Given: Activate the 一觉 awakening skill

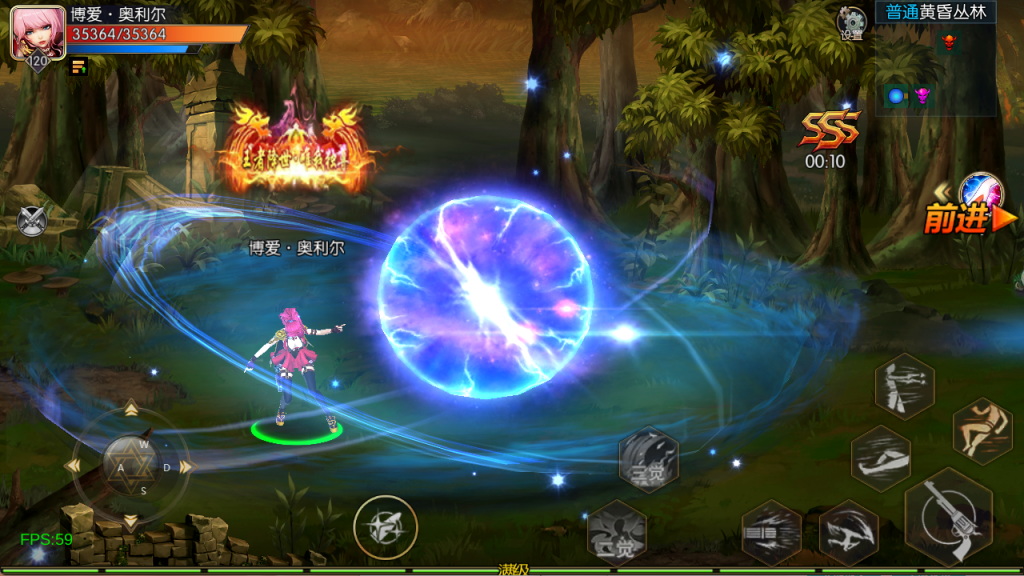Looking at the screenshot, I should 616,532.
